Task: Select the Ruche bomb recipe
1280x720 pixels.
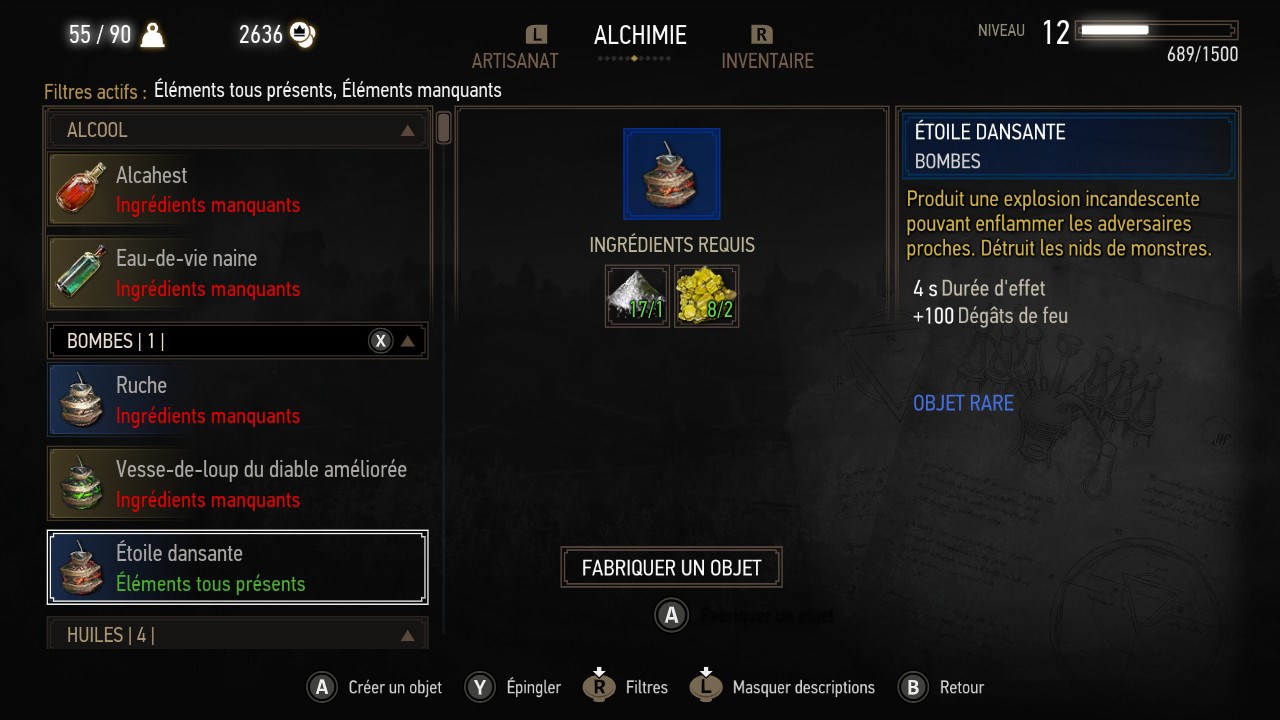Action: point(238,400)
